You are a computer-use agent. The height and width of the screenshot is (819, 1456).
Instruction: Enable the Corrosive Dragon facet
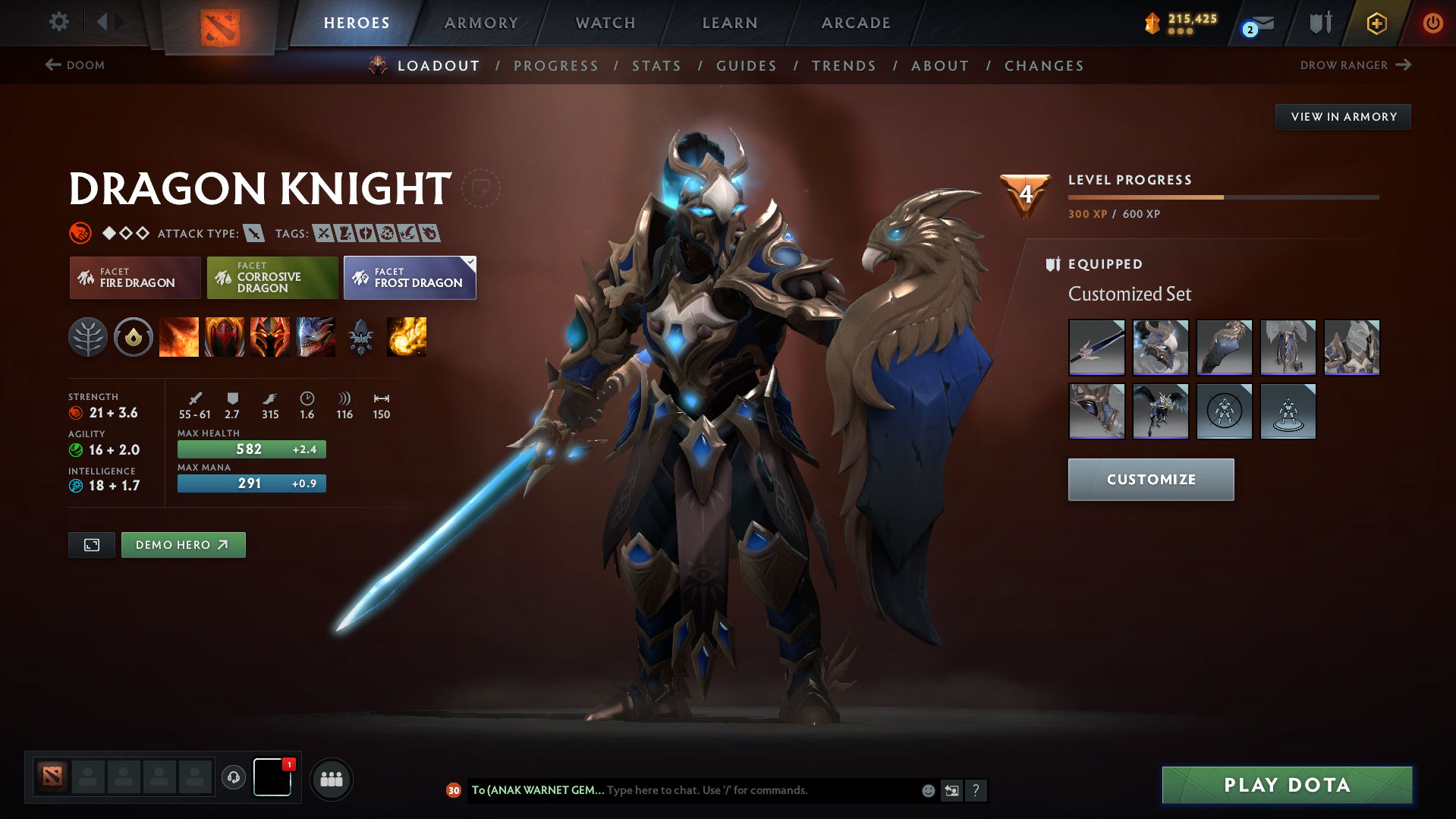pos(272,278)
